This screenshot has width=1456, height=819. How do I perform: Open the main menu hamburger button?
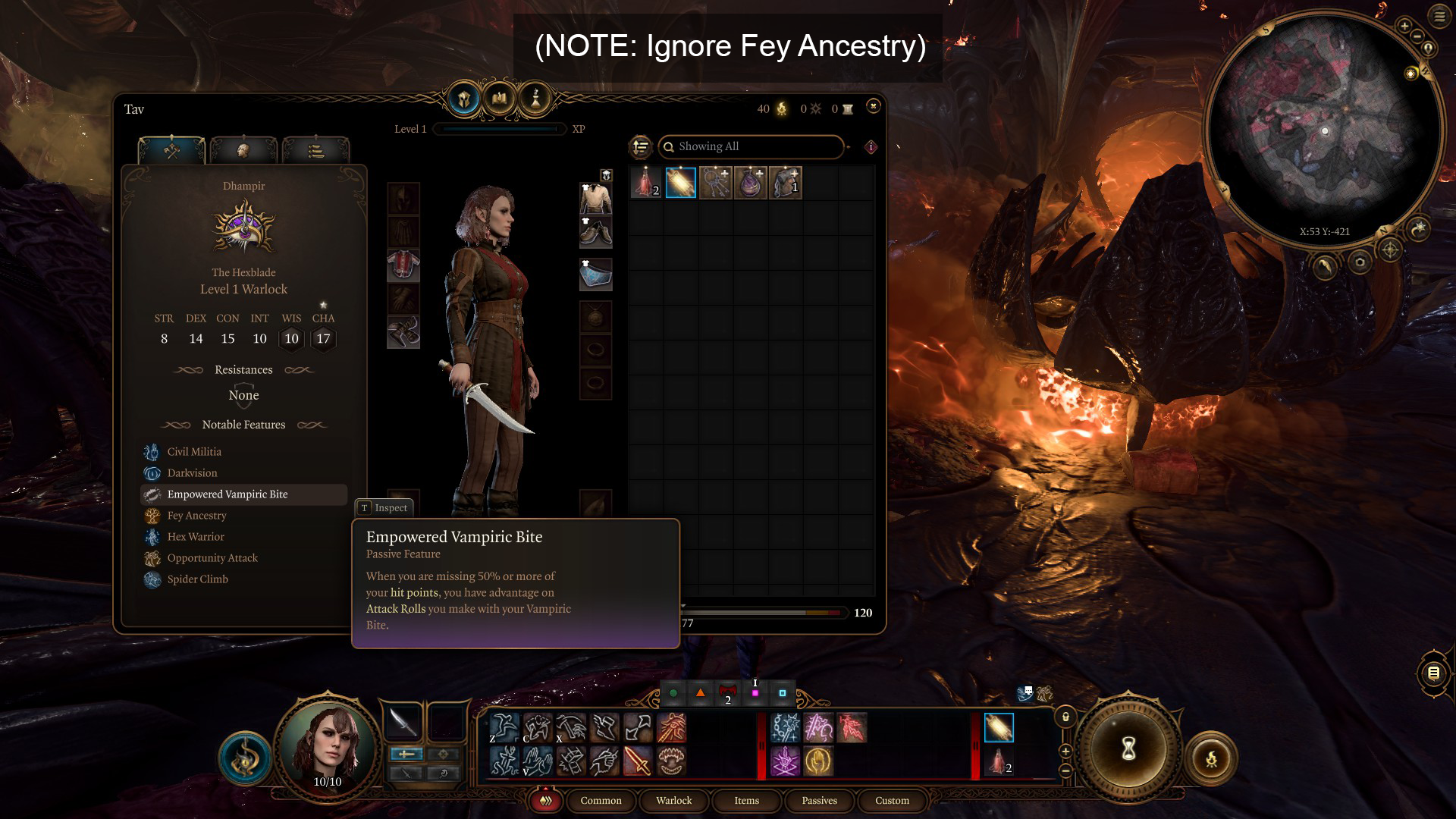(1439, 16)
